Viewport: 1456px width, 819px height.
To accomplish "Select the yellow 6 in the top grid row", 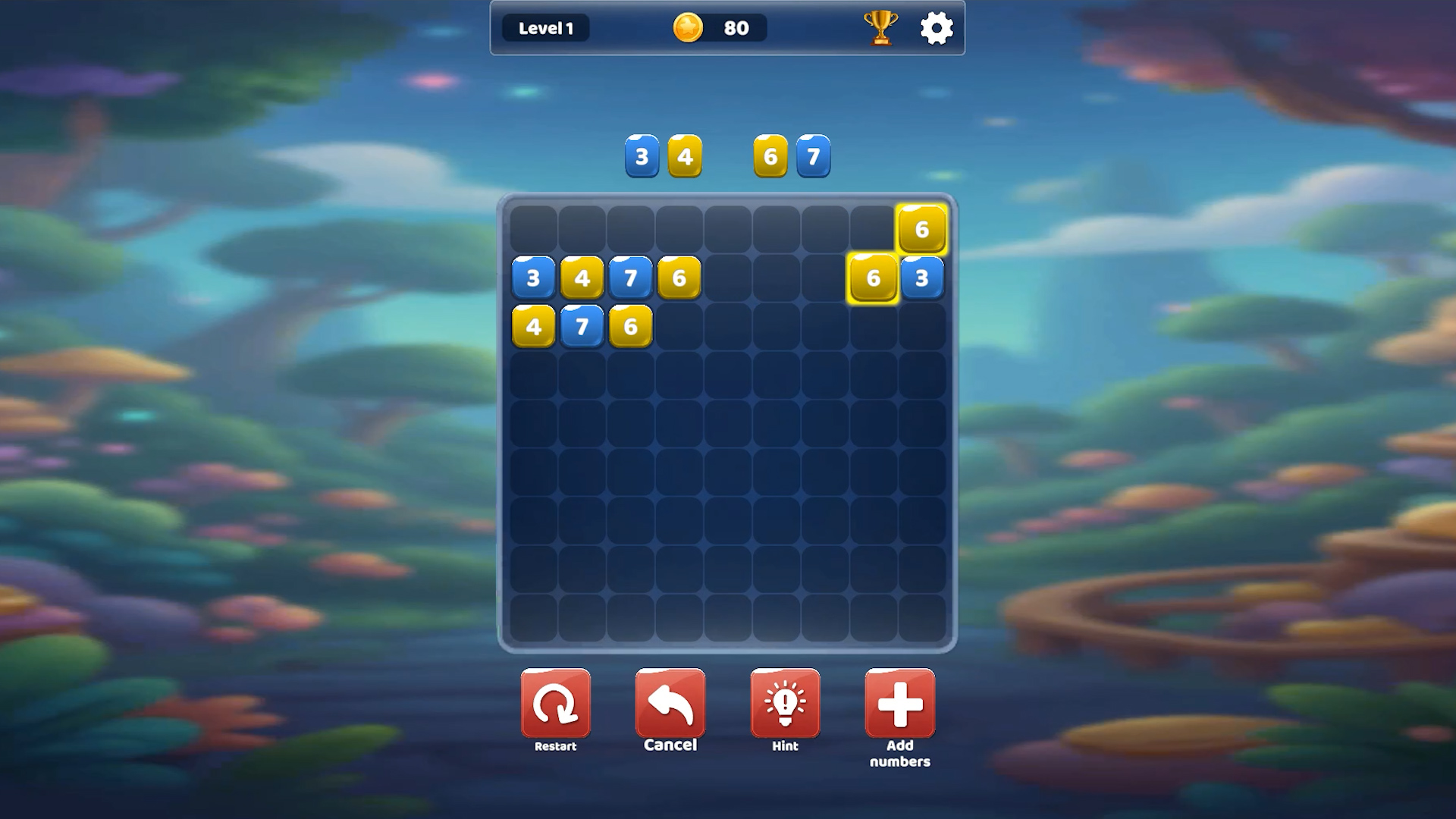I will 923,228.
